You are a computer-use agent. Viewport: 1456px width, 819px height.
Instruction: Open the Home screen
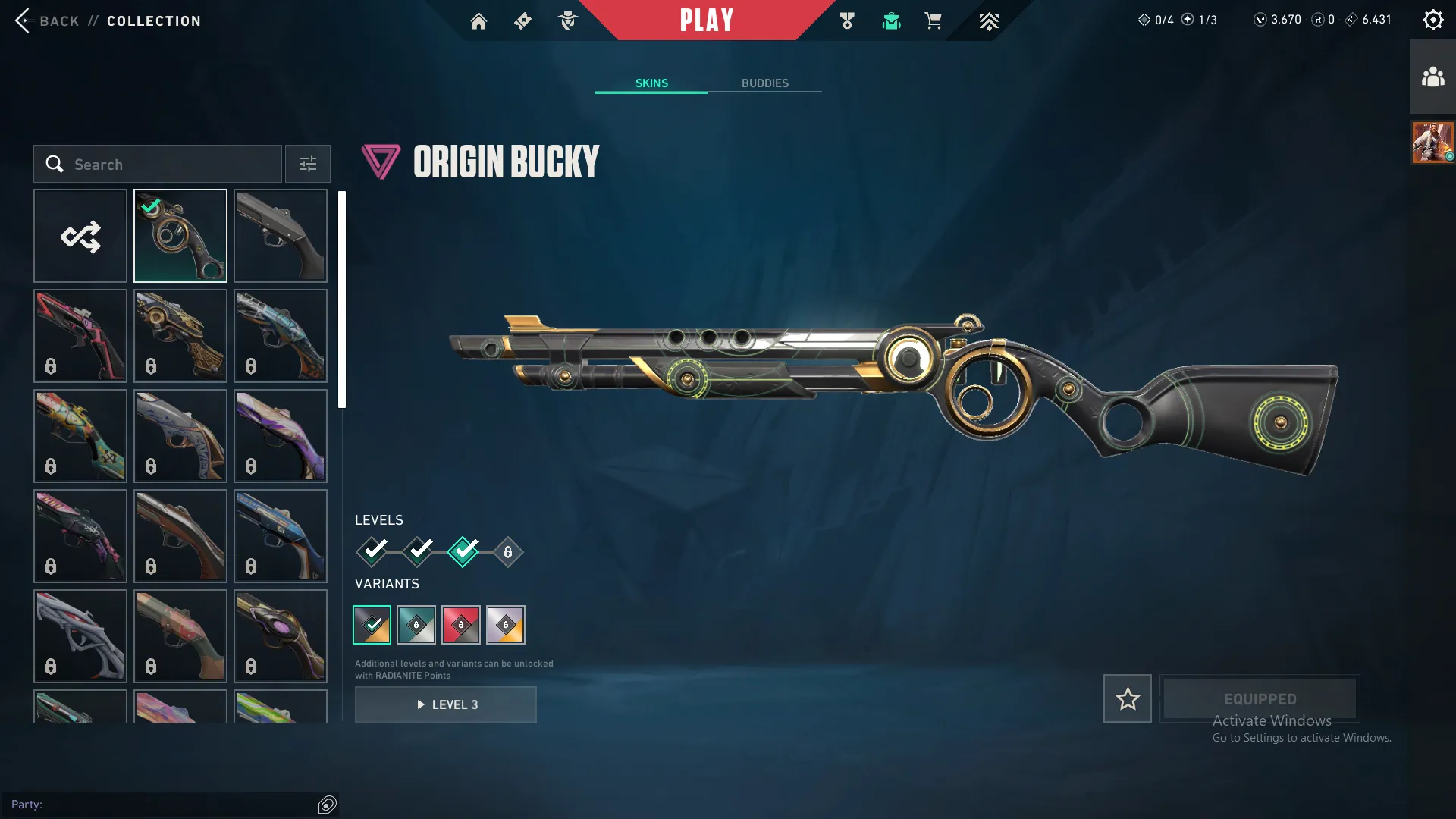pos(479,20)
